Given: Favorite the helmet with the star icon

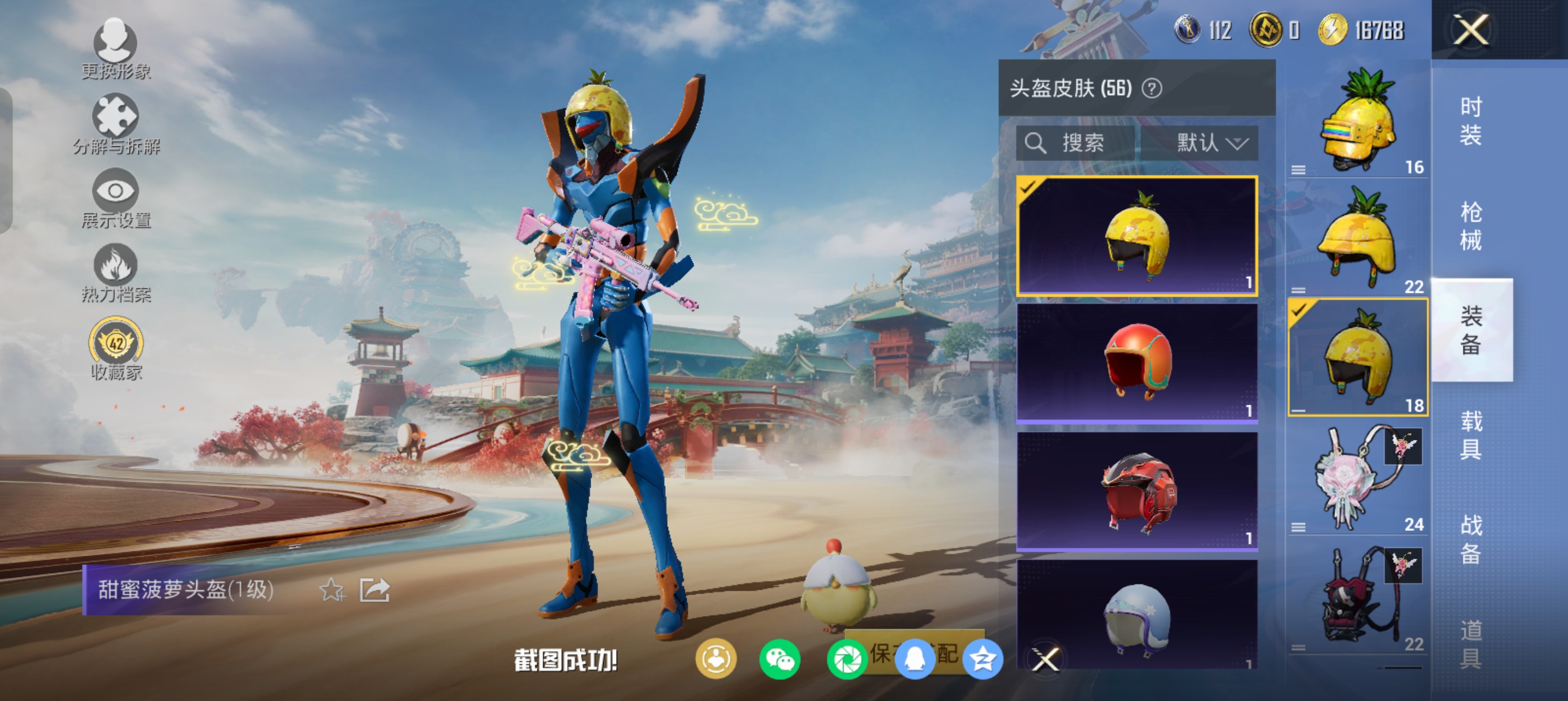Looking at the screenshot, I should [331, 590].
